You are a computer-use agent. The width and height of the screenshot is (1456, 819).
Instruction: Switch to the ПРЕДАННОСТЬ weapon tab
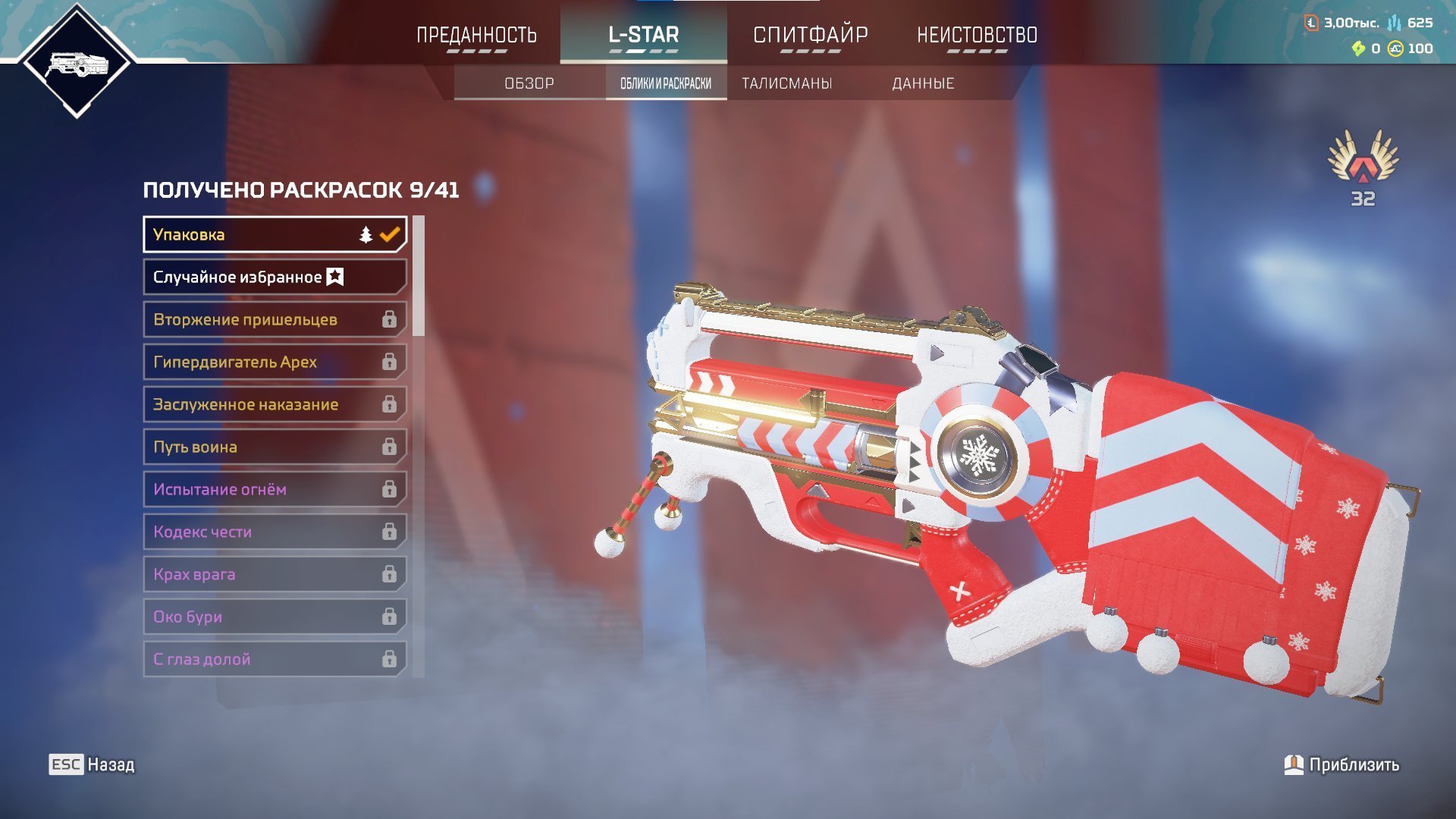pyautogui.click(x=476, y=35)
